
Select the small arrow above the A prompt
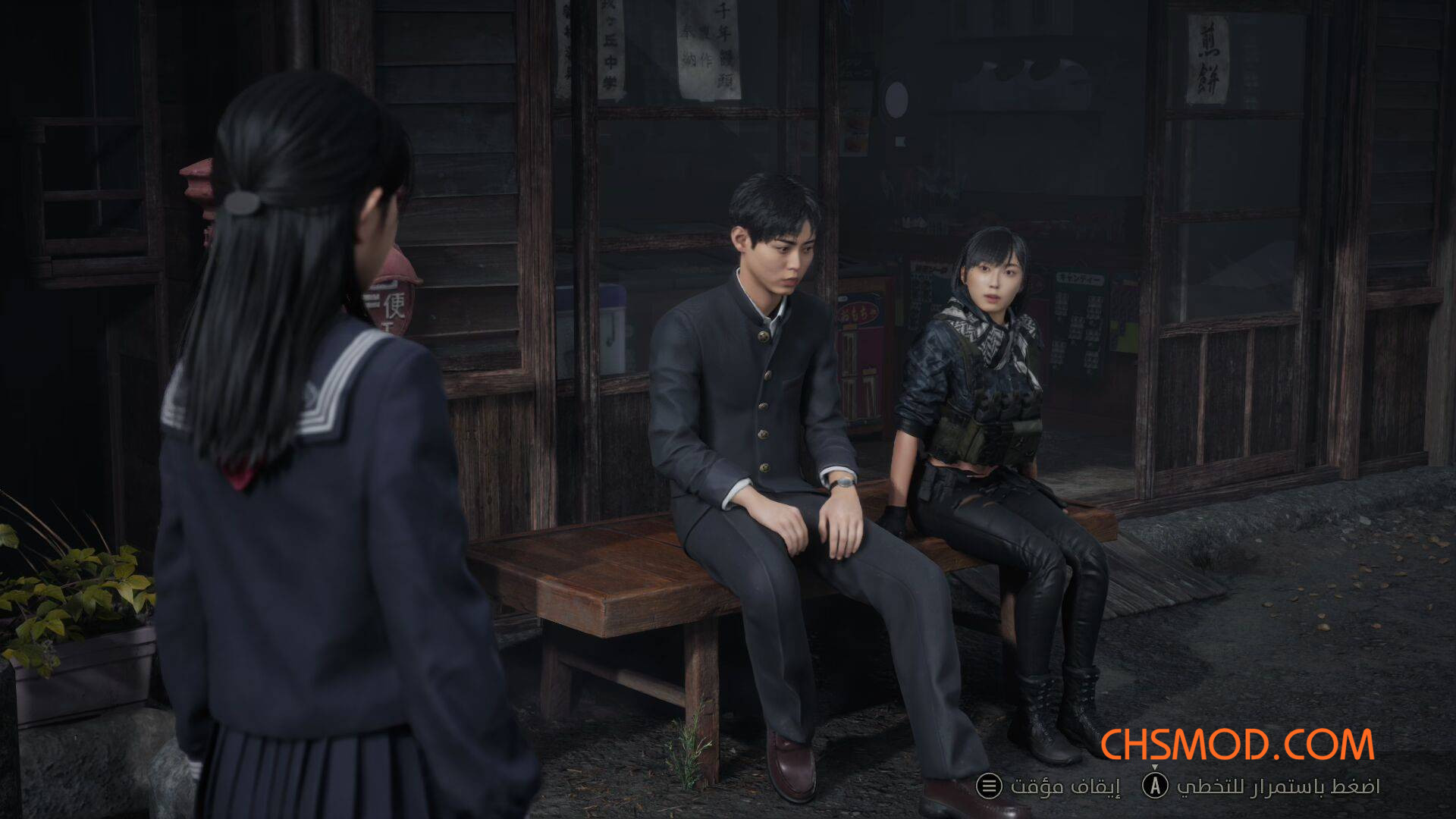click(x=1155, y=767)
